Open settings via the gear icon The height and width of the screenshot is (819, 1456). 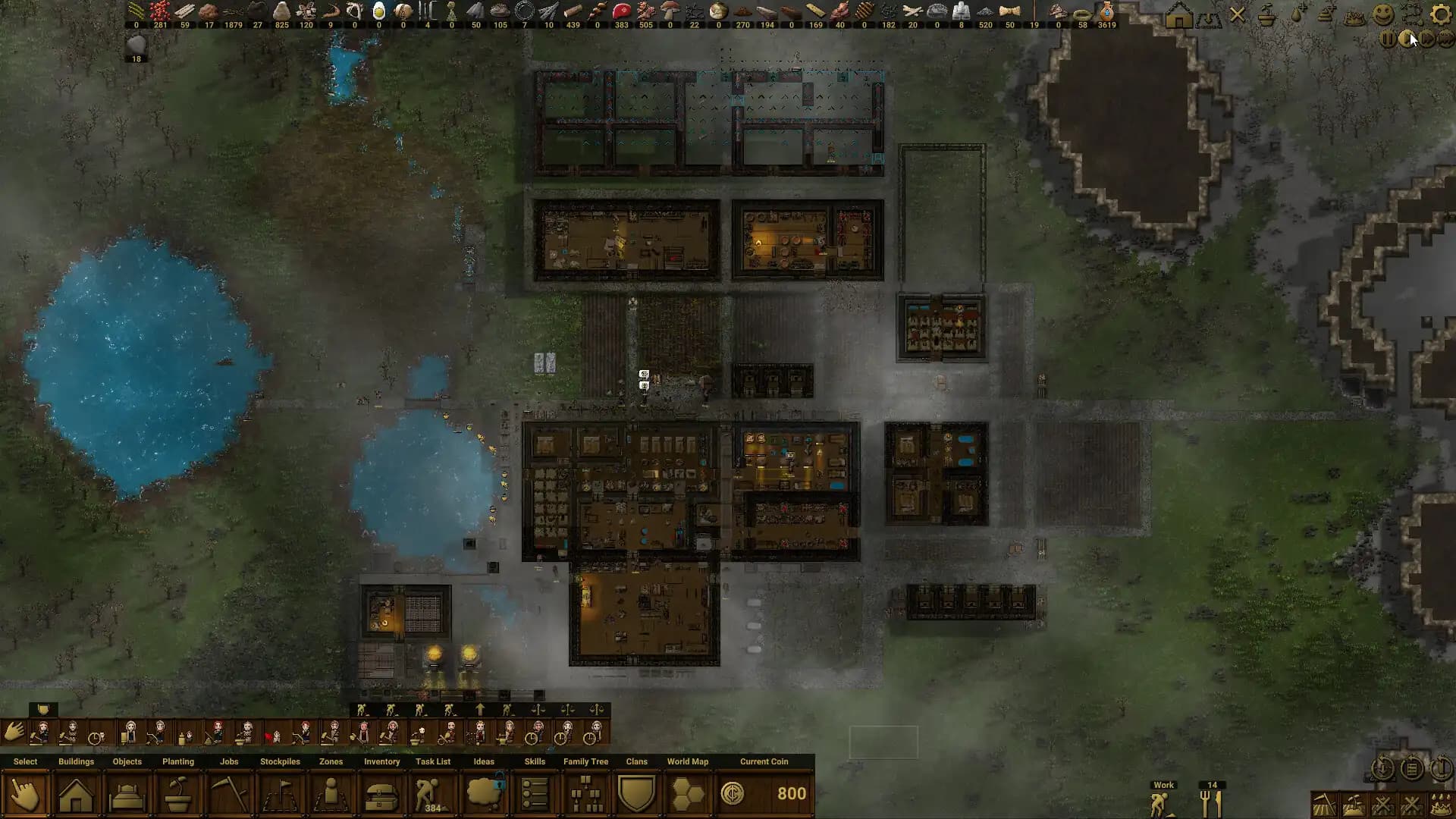point(1441,14)
